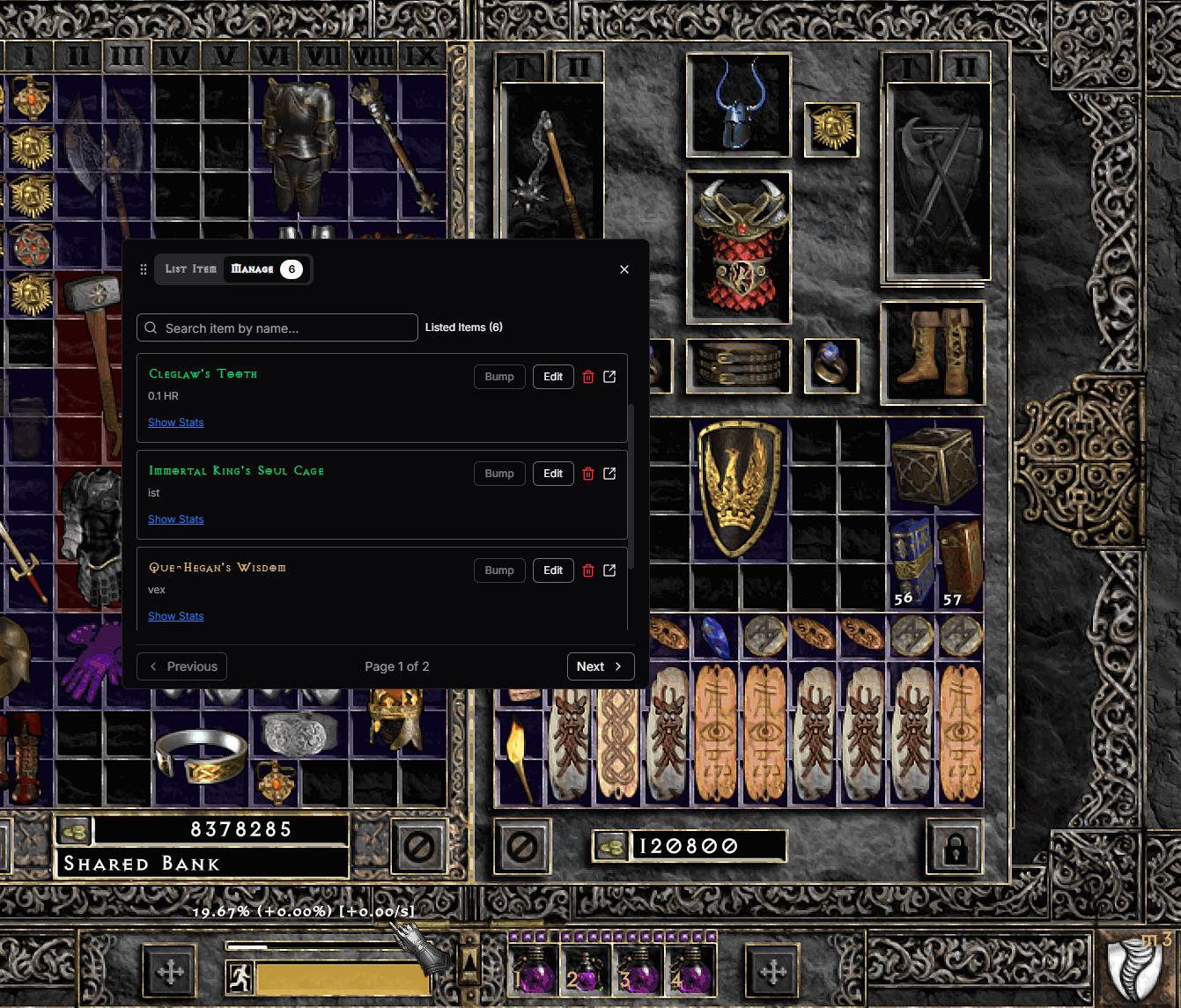Open stash tab V
The width and height of the screenshot is (1181, 1008).
click(224, 56)
